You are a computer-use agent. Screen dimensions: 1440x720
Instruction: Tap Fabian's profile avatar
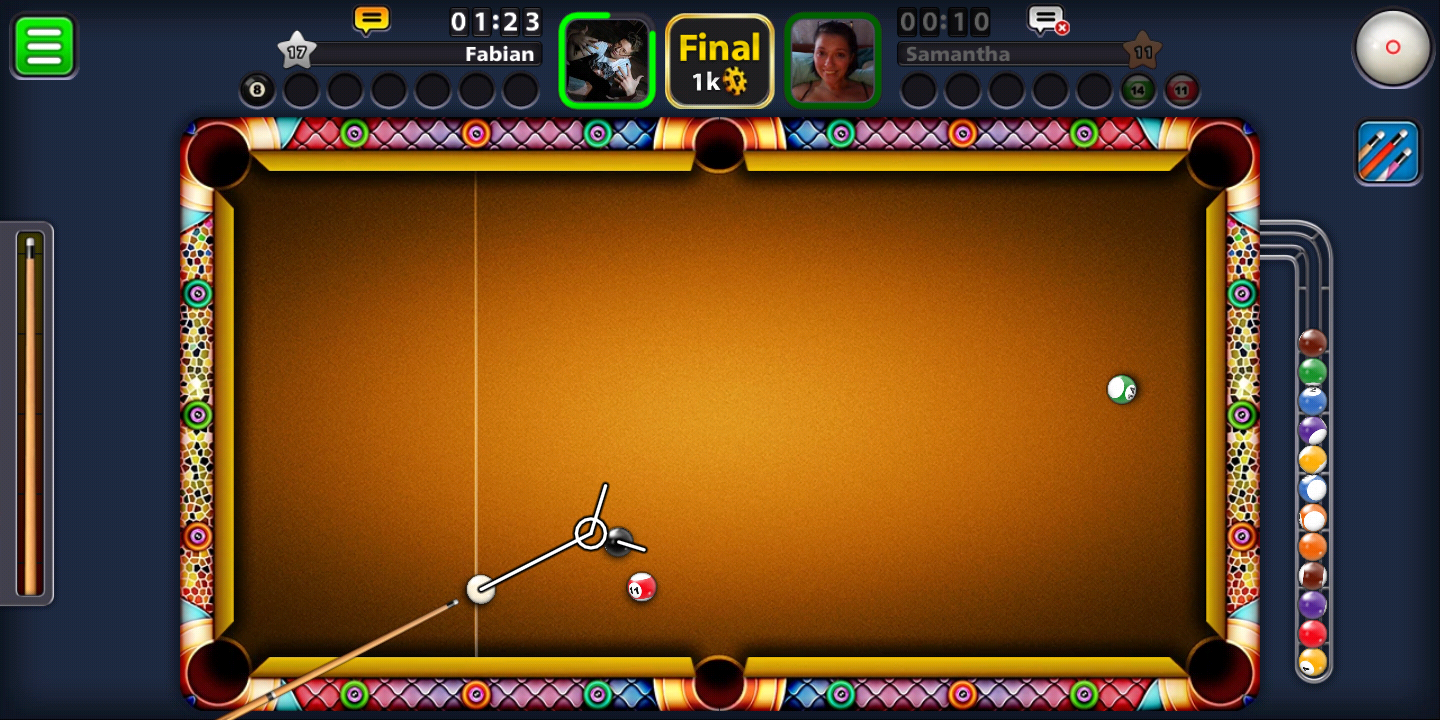click(x=607, y=60)
